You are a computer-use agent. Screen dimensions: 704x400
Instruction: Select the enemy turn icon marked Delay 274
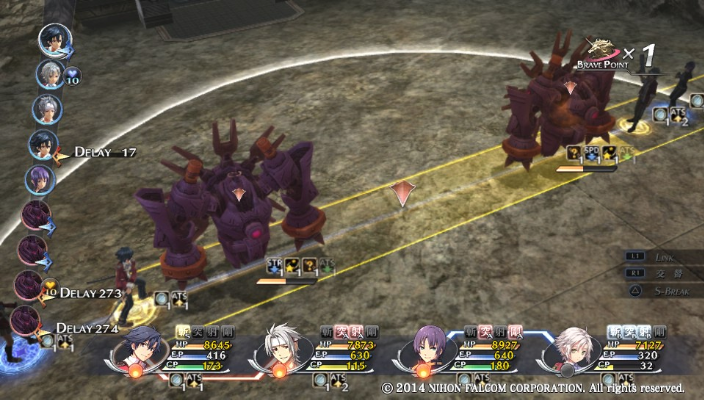tap(25, 322)
